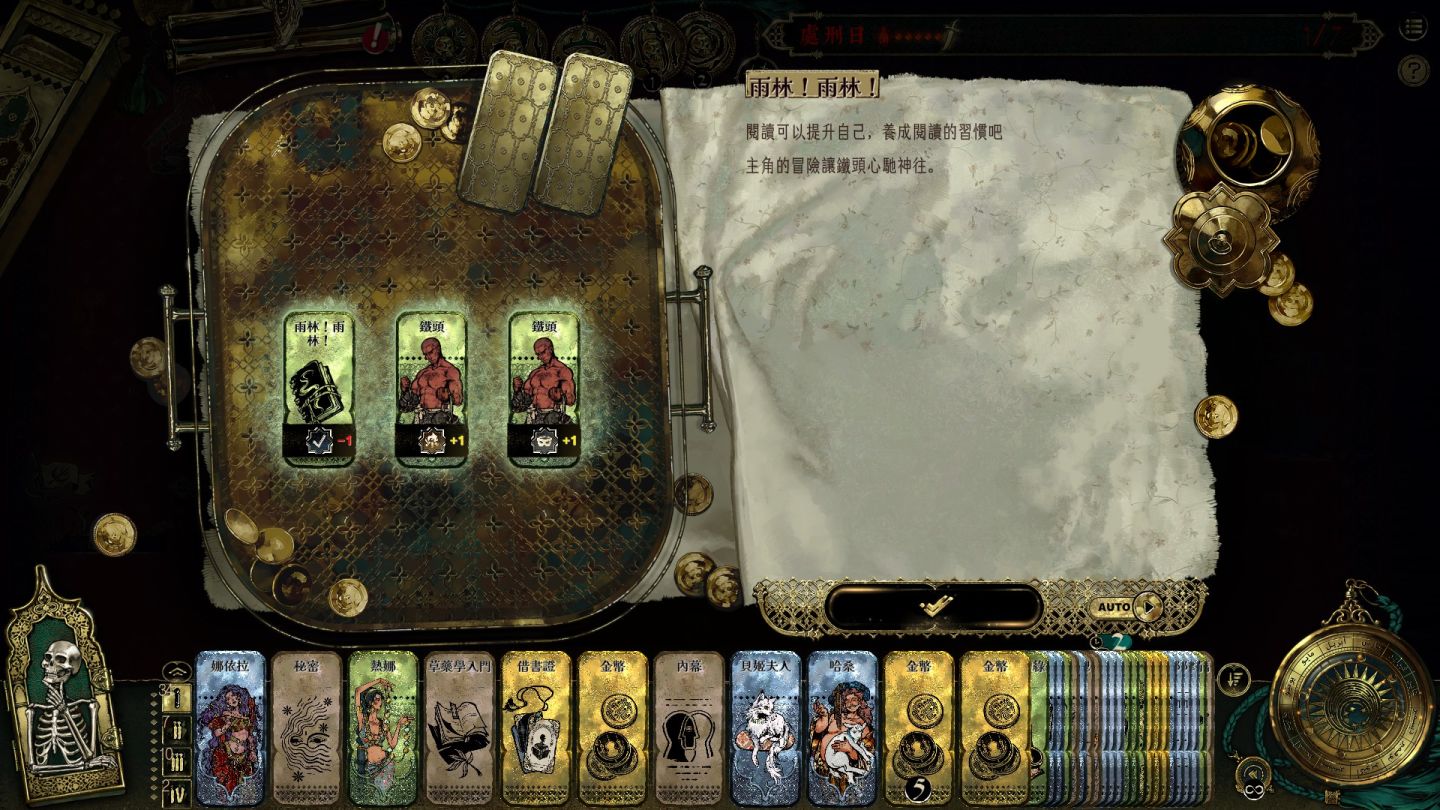Select the 哈桑 character card
This screenshot has height=810, width=1440.
click(842, 729)
